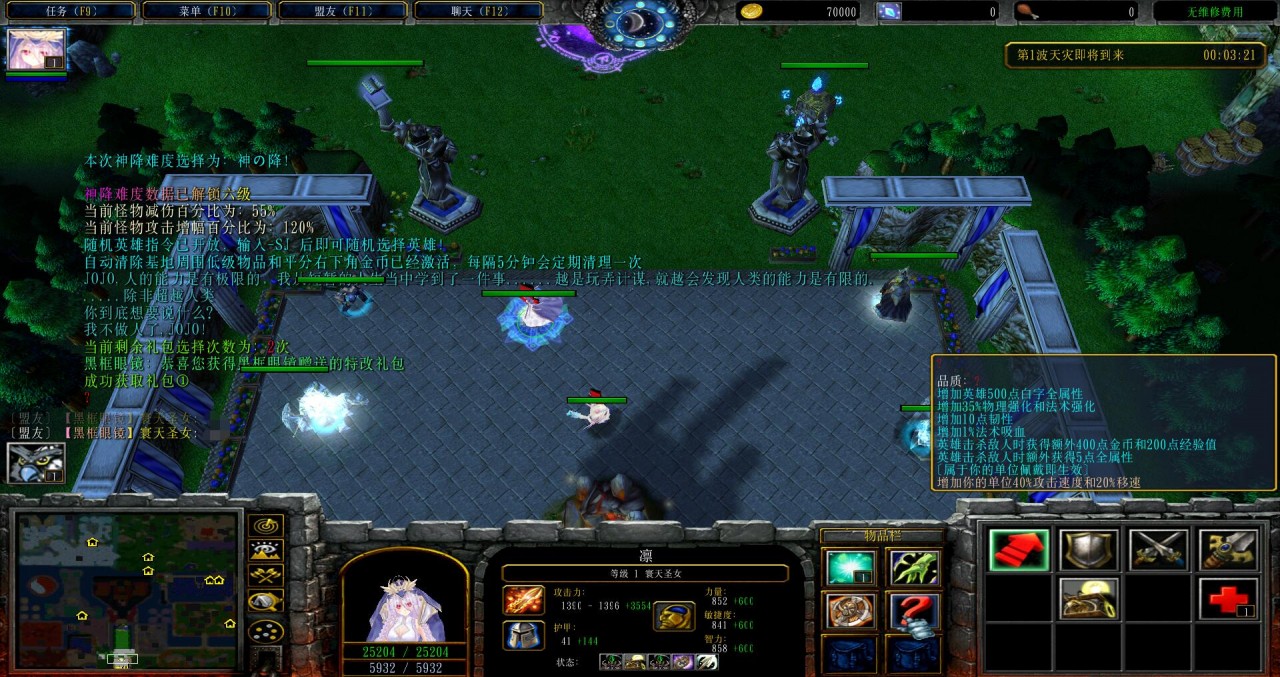This screenshot has width=1280, height=677.
Task: Select the red question mark inventory item
Action: point(913,611)
